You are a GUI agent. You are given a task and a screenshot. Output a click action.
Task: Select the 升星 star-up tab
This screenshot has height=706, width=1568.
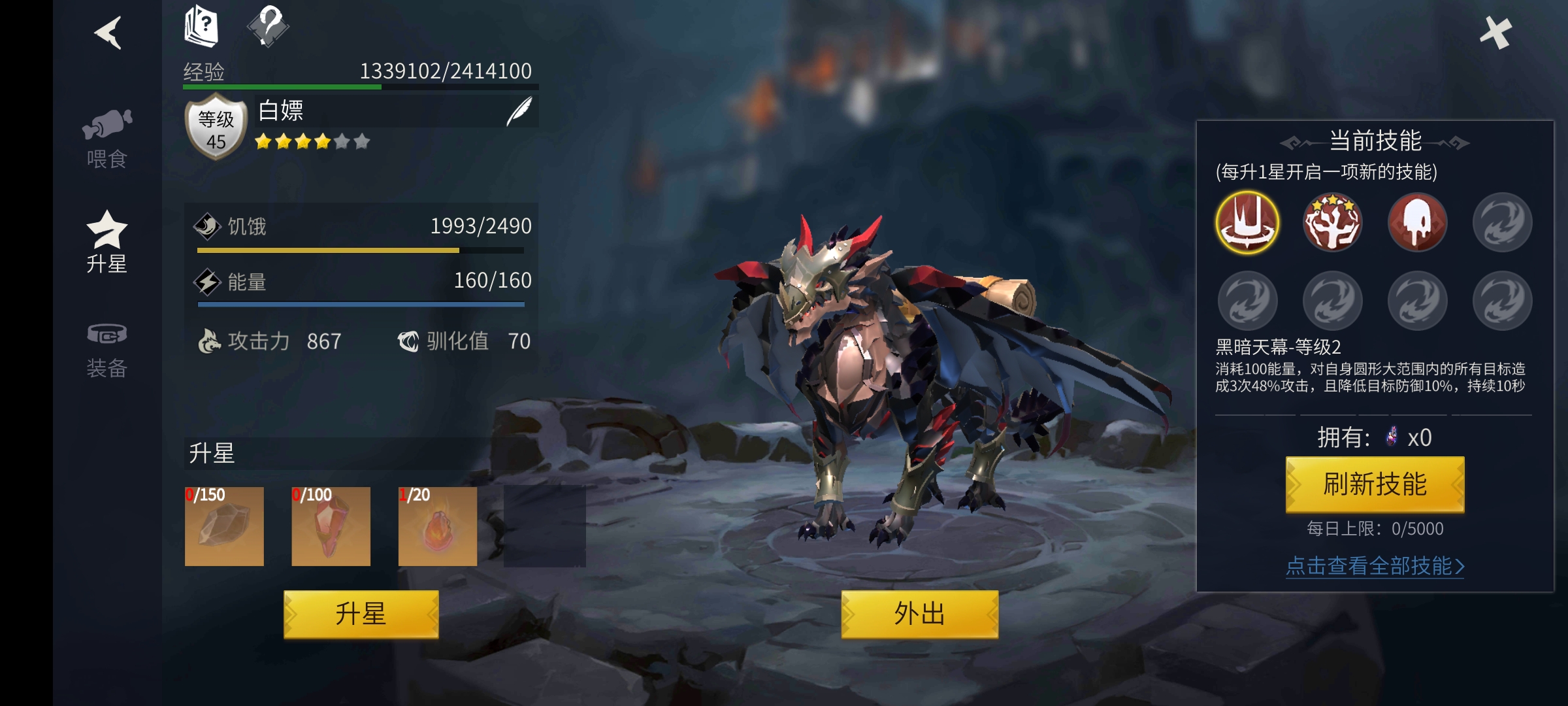pos(107,242)
